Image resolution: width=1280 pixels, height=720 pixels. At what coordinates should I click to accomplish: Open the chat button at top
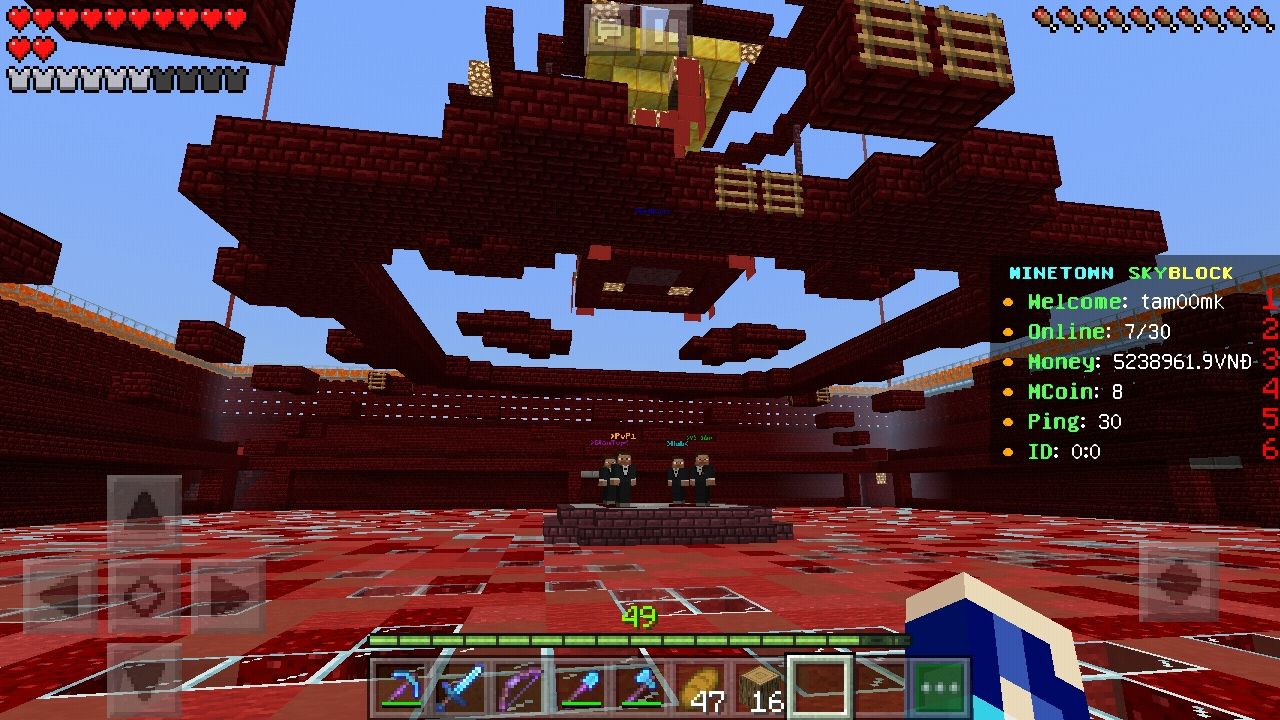tap(608, 29)
